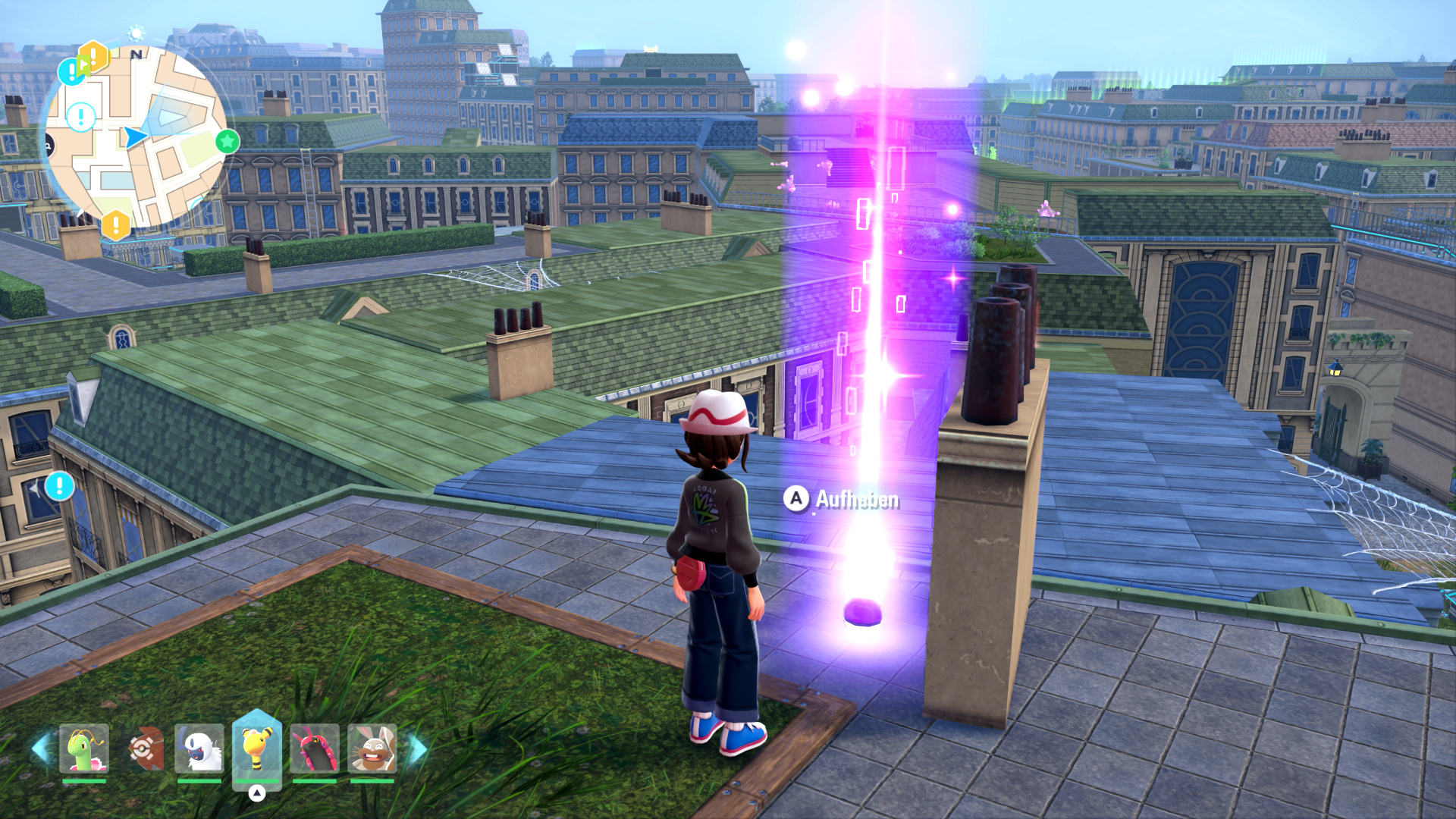The width and height of the screenshot is (1456, 819).
Task: Open the circular city minimap
Action: [135, 136]
